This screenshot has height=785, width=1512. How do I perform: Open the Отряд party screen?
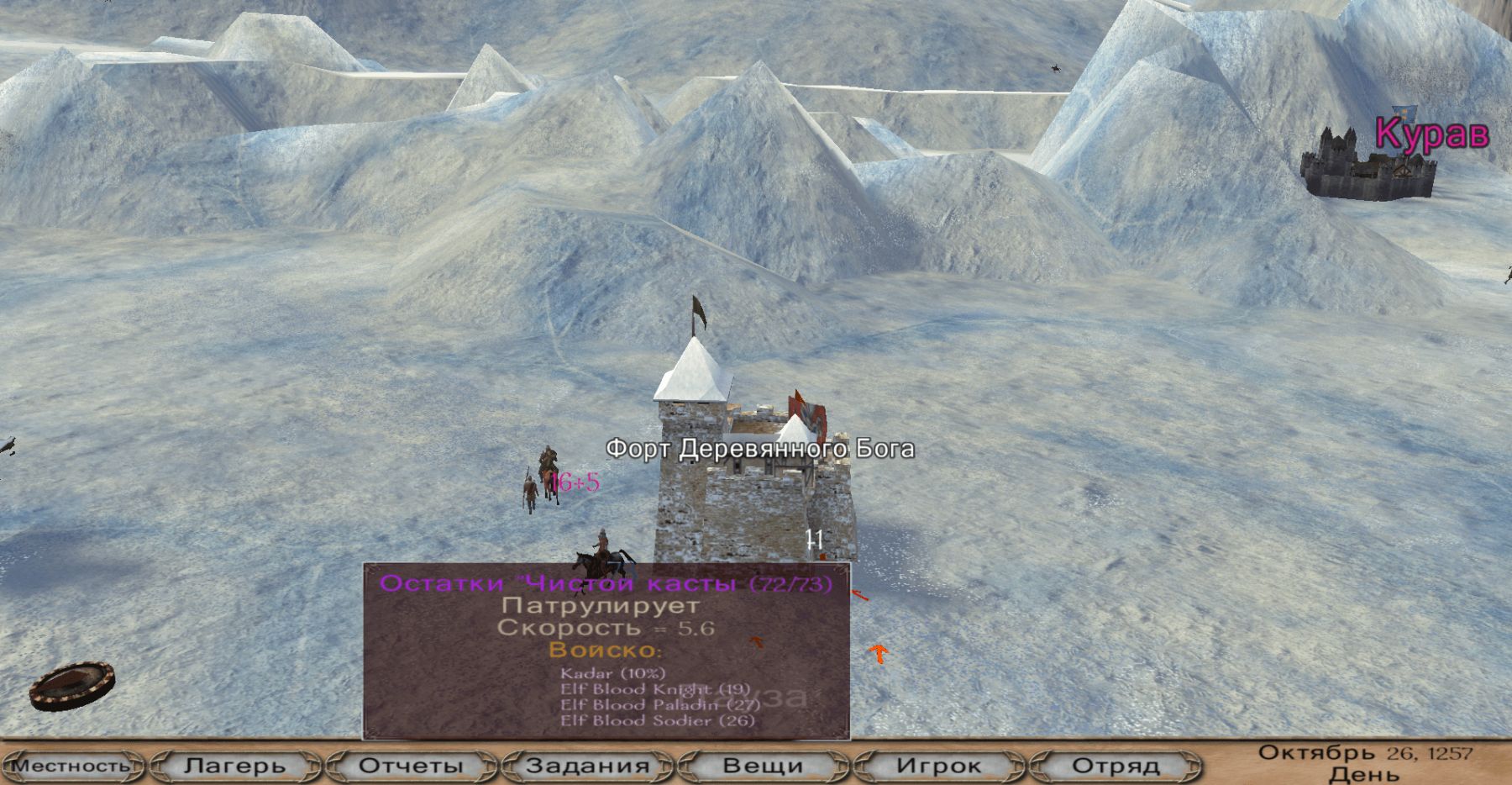point(1116,766)
